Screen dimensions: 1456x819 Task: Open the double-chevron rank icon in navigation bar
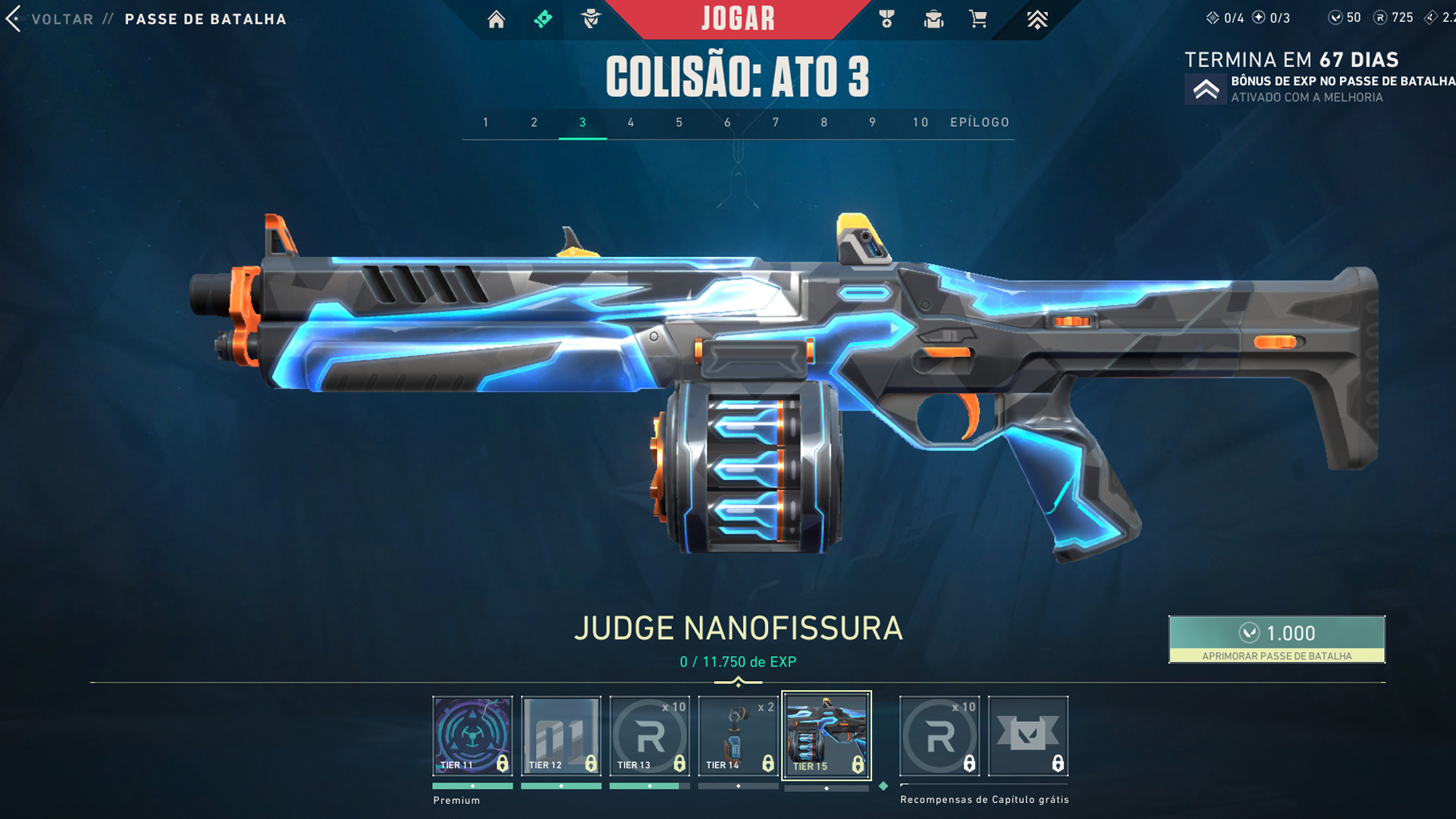(x=1037, y=19)
